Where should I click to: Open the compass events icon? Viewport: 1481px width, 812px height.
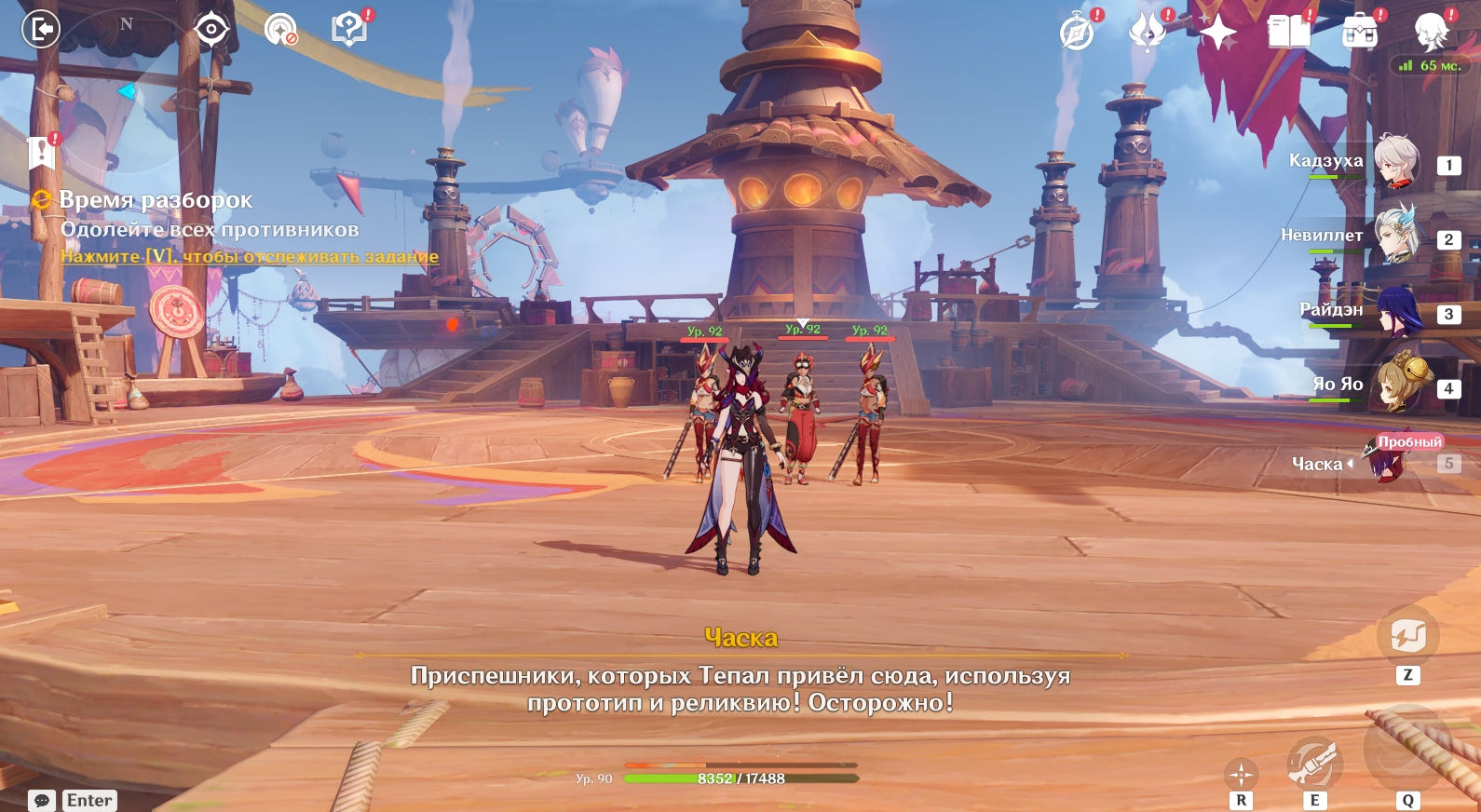click(x=1078, y=33)
